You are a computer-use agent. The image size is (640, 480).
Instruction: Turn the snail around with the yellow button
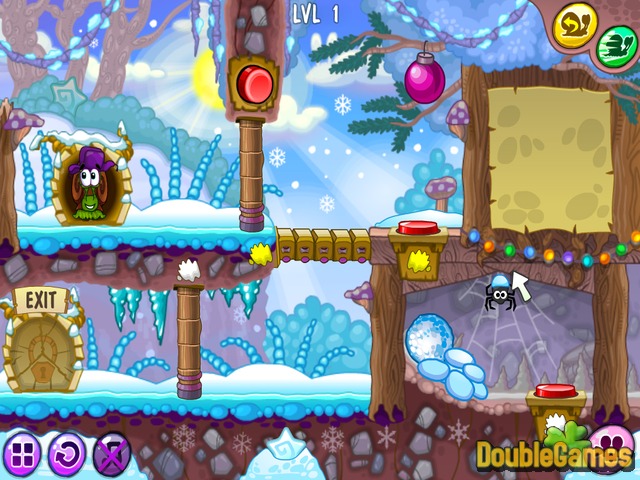coord(575,23)
